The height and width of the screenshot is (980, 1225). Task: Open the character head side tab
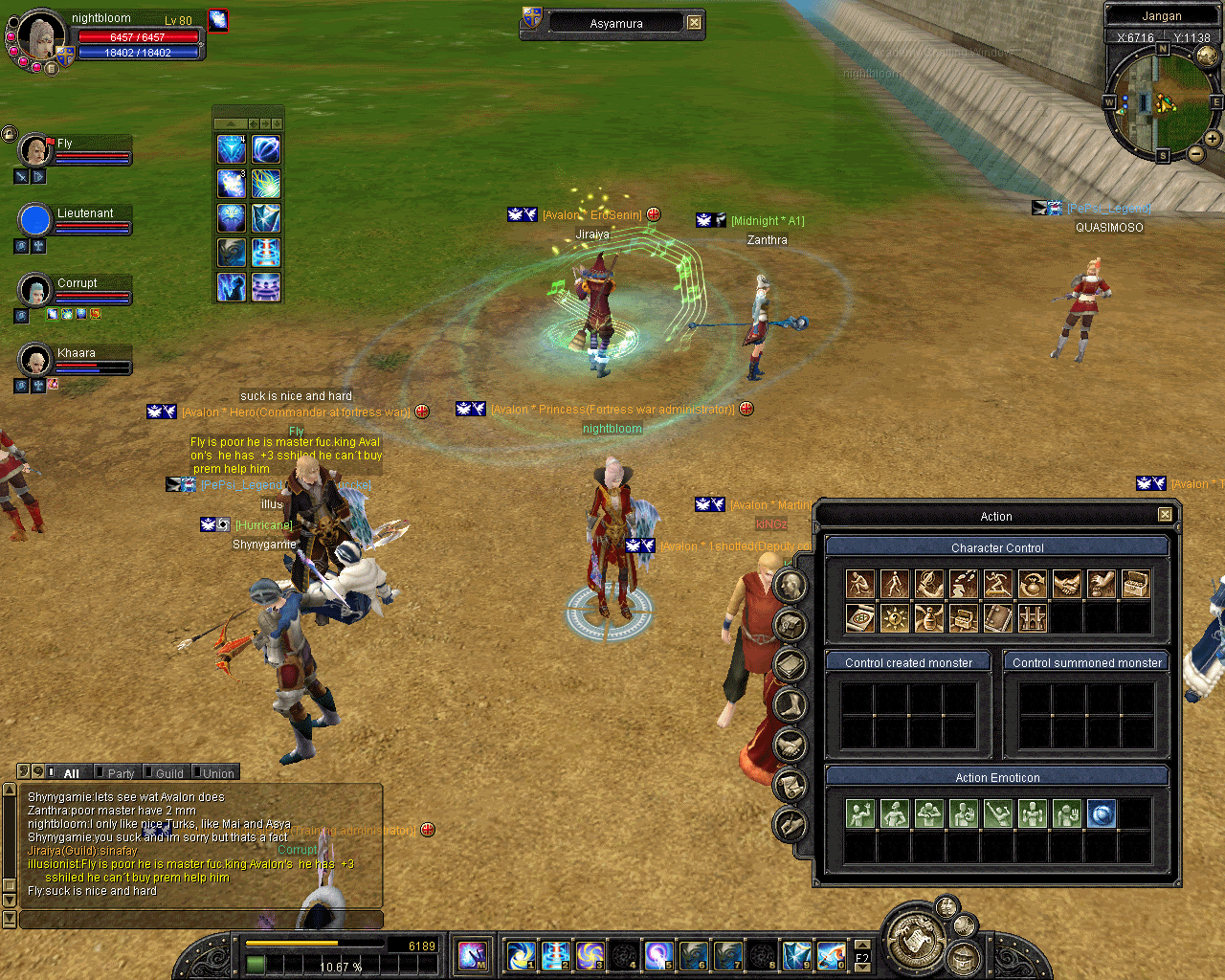click(x=790, y=586)
